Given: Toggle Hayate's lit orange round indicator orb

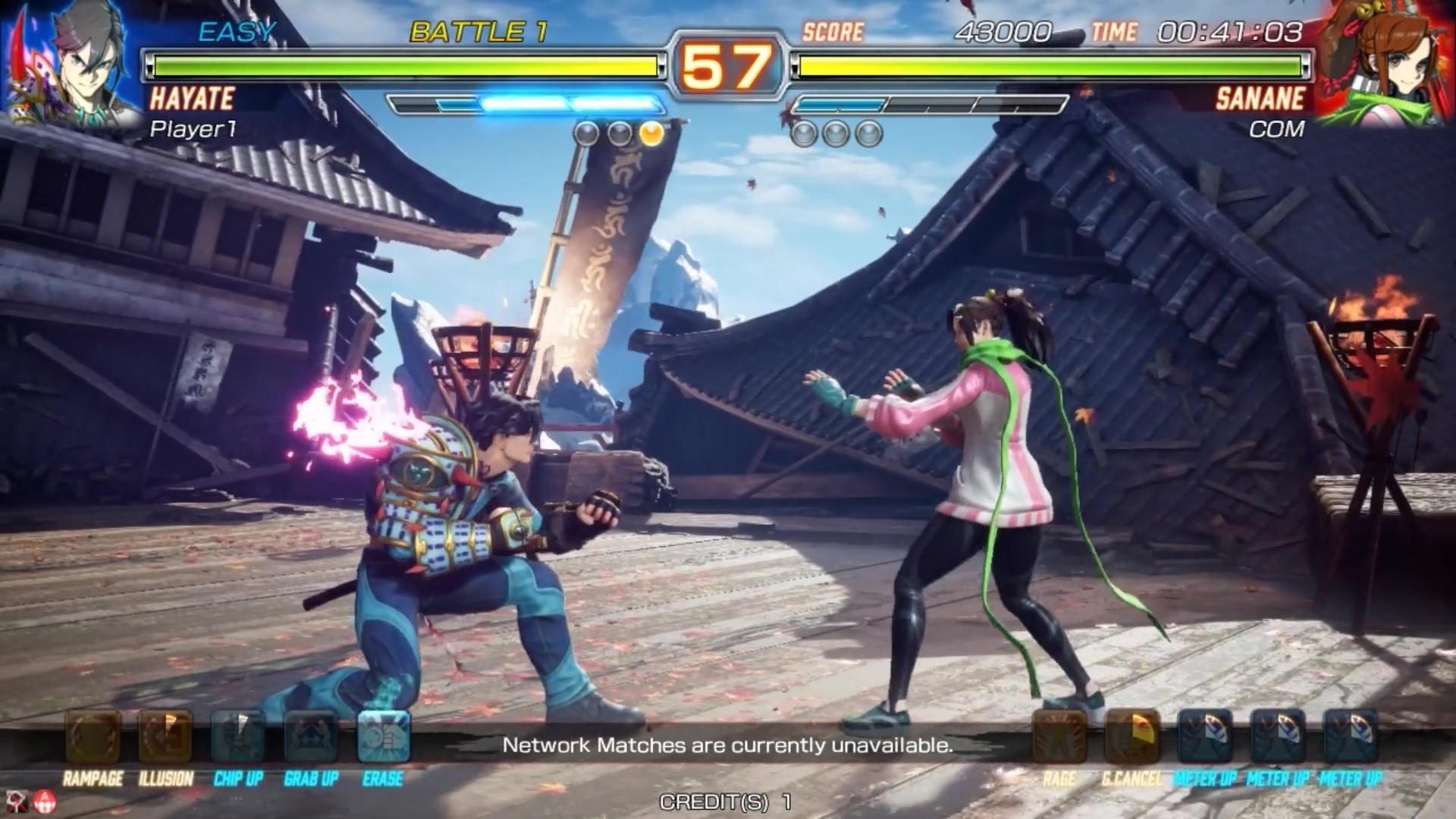Looking at the screenshot, I should coord(651,134).
